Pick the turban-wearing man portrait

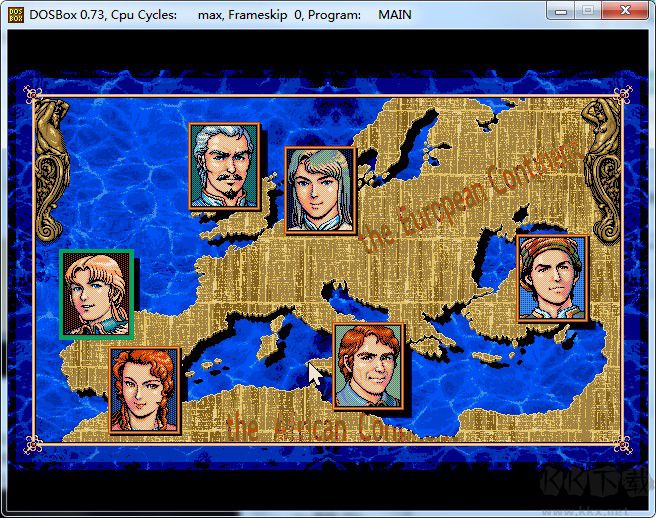(552, 278)
